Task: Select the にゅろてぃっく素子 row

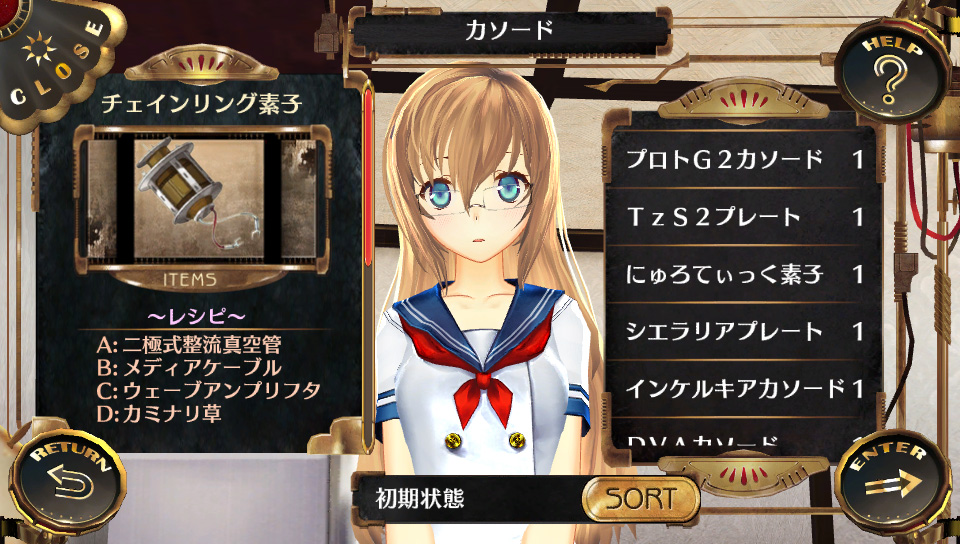Action: point(745,274)
